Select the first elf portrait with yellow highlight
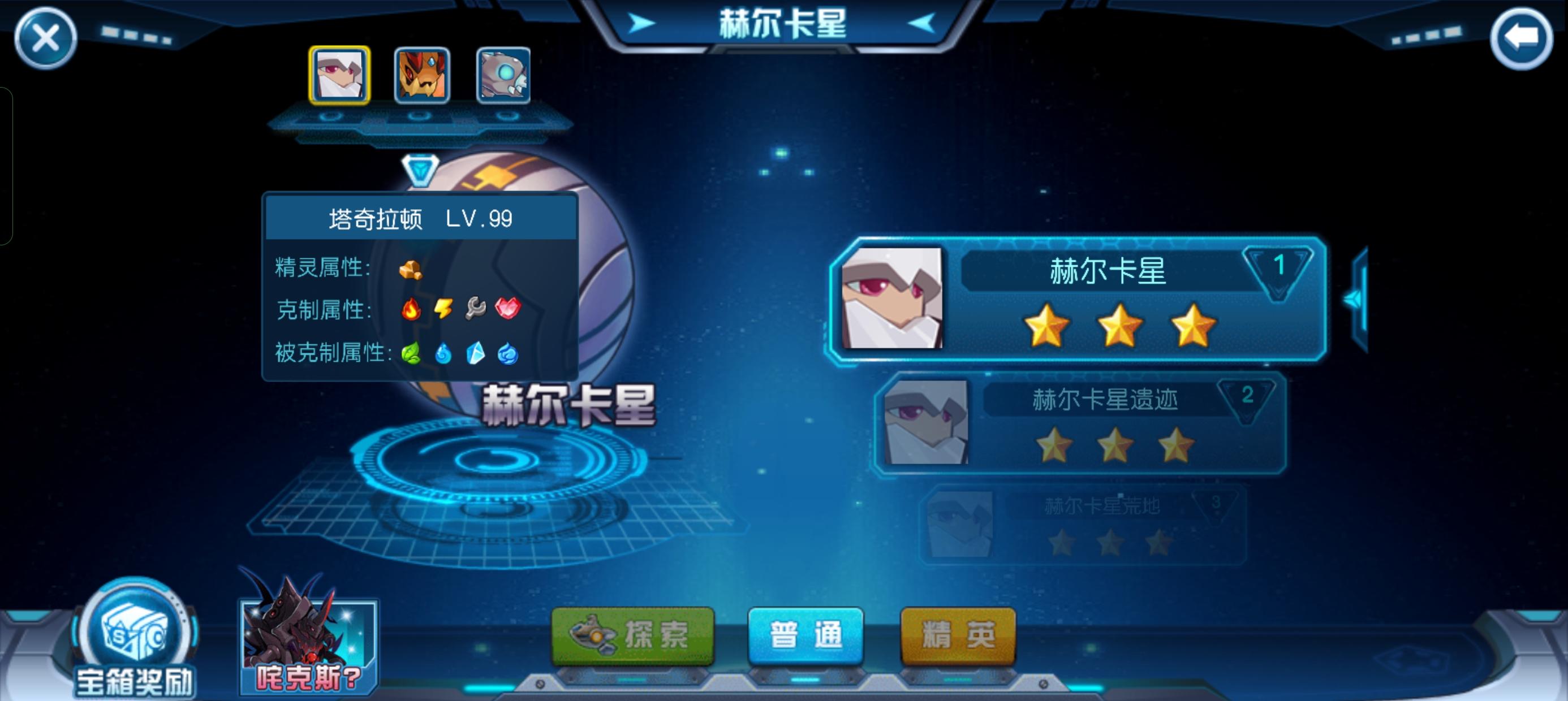Image resolution: width=1568 pixels, height=701 pixels. 338,75
